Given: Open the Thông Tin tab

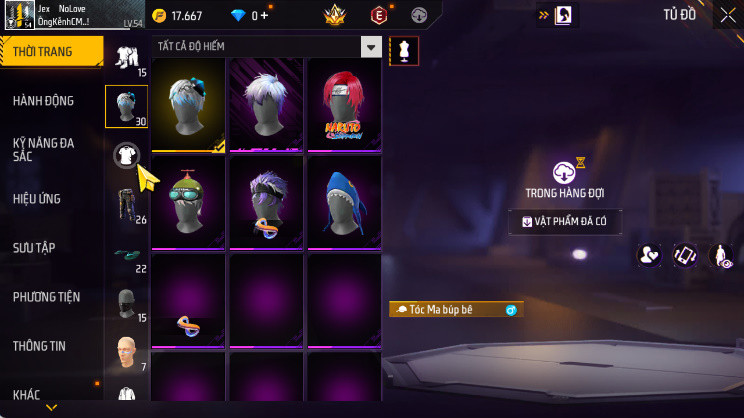Looking at the screenshot, I should [x=39, y=346].
